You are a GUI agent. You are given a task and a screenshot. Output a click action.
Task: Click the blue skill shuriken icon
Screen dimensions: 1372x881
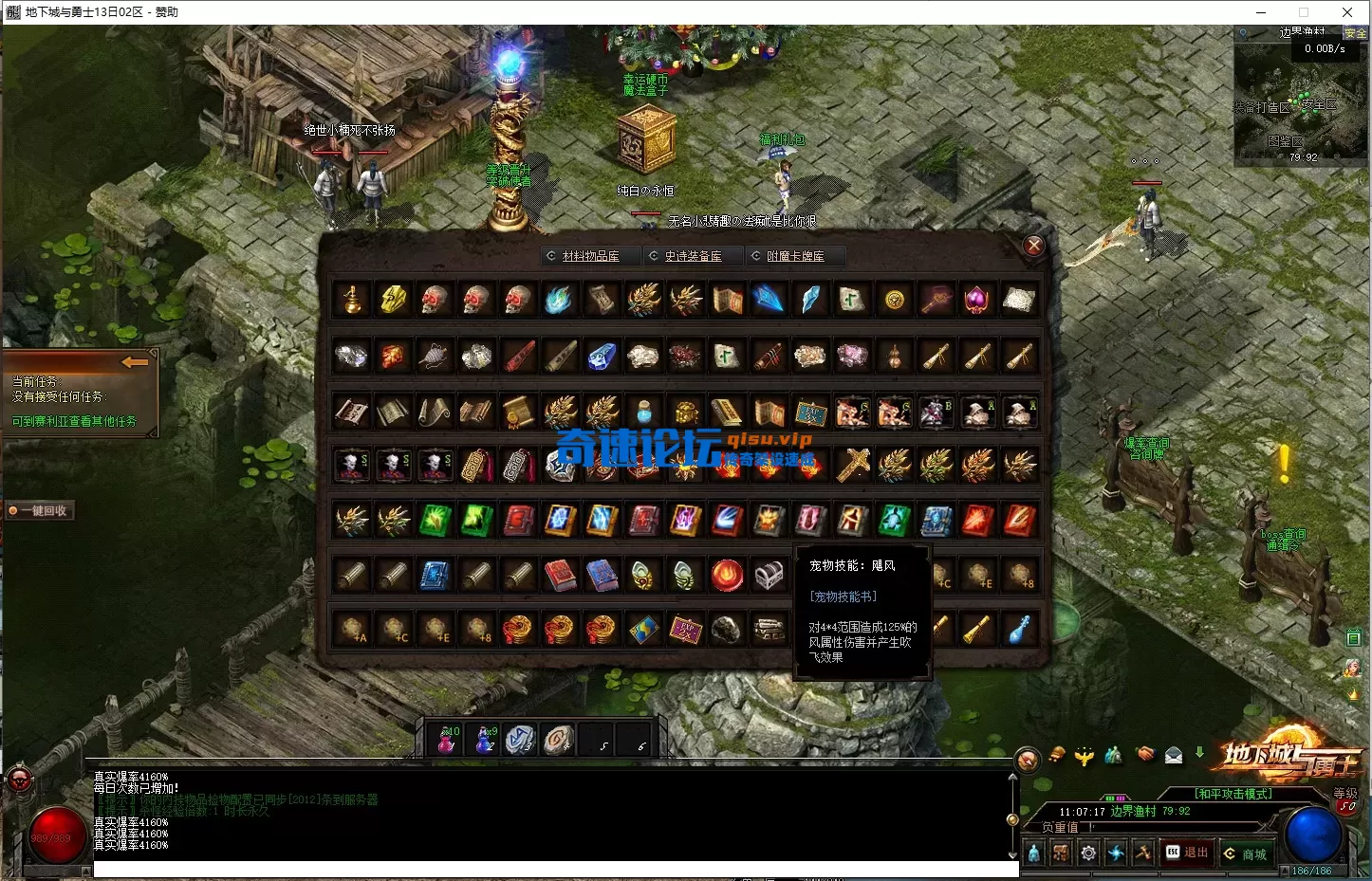[x=1116, y=852]
